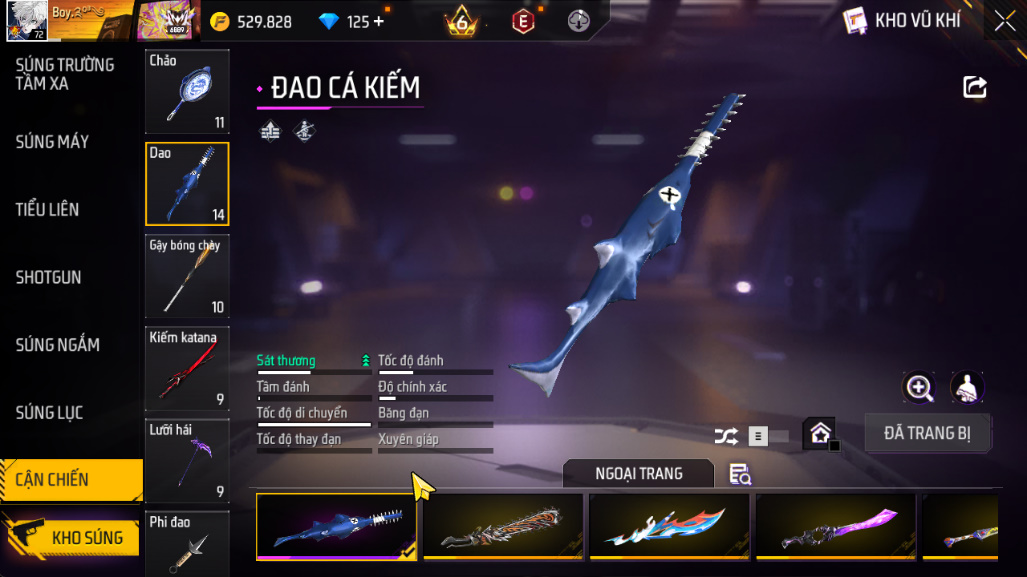Choose the Súng Lục category
The image size is (1027, 577).
pyautogui.click(x=49, y=413)
